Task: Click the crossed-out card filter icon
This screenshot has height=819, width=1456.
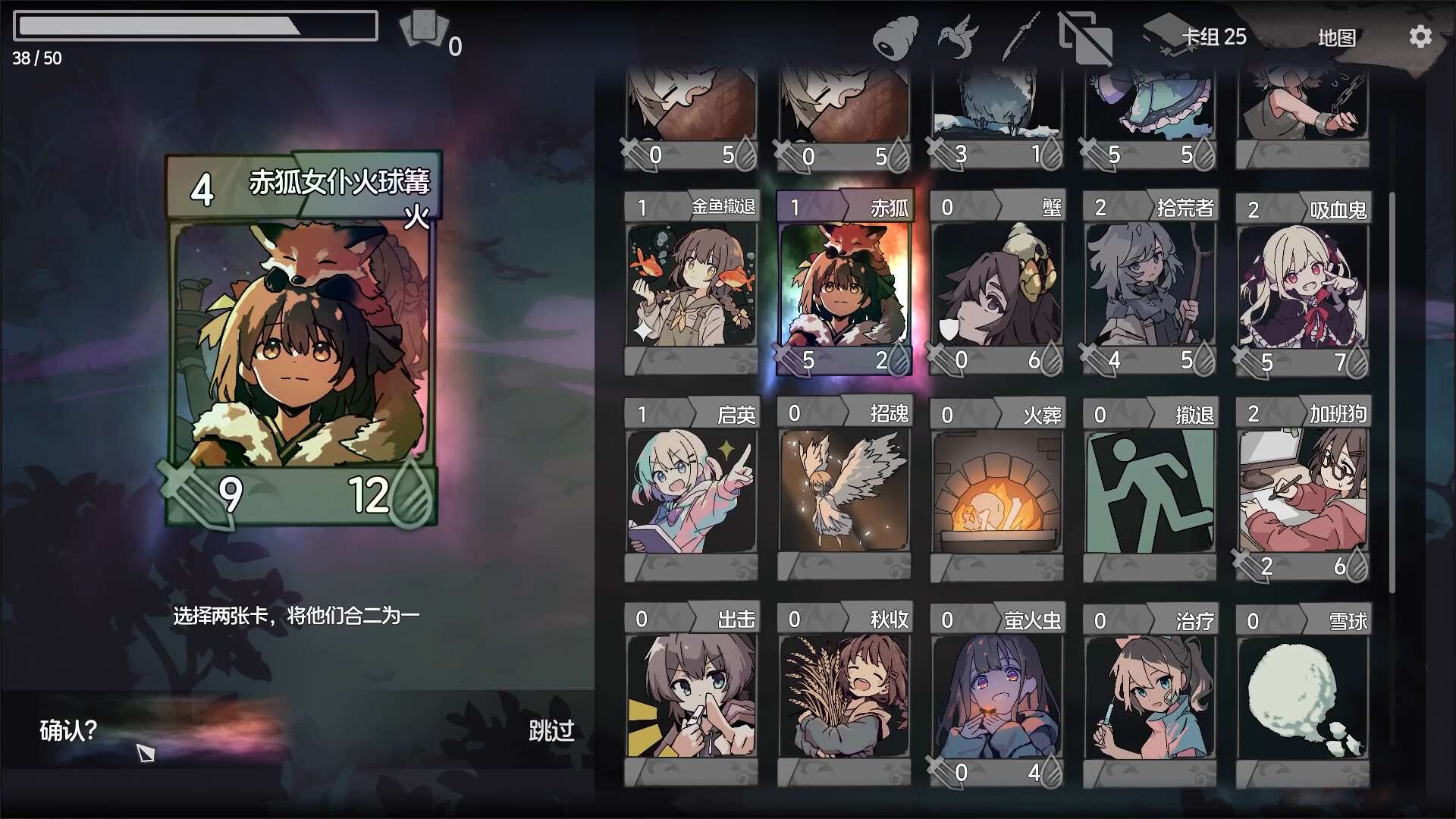Action: pos(1084,36)
